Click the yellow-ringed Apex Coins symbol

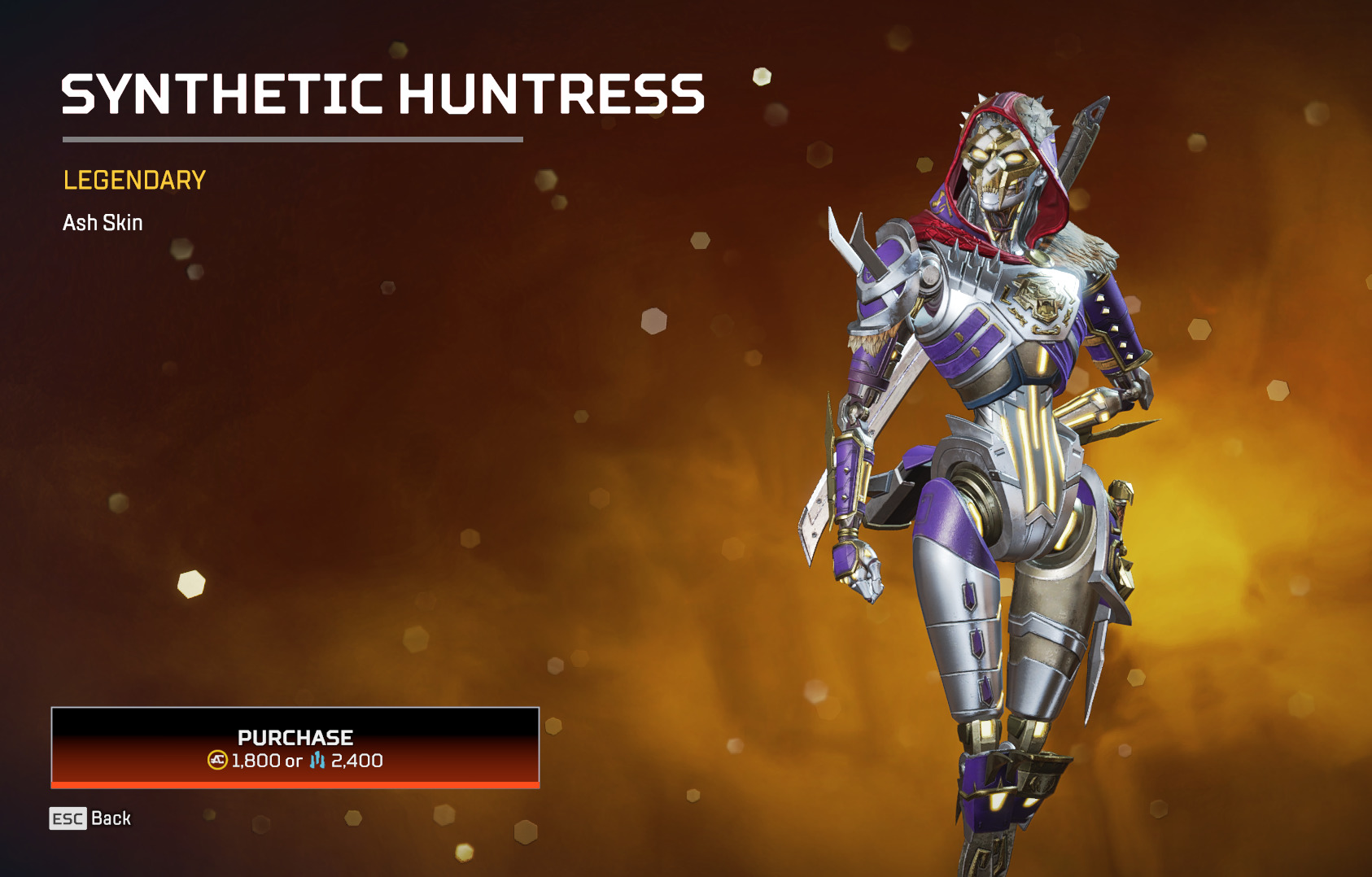tap(218, 761)
